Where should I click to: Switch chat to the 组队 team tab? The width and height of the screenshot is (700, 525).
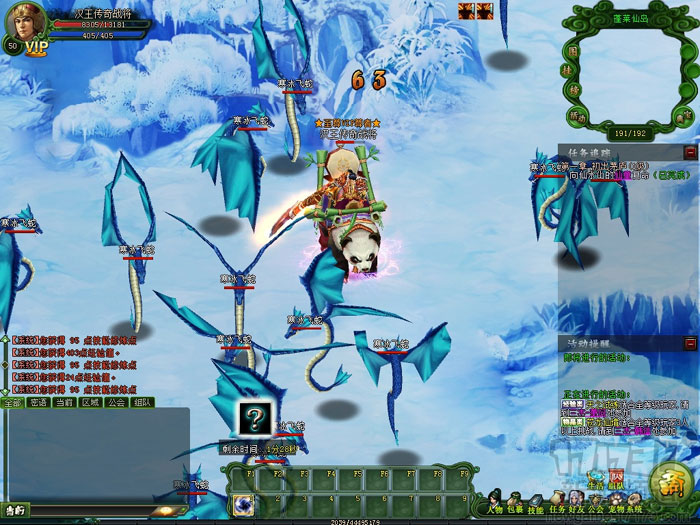click(142, 402)
